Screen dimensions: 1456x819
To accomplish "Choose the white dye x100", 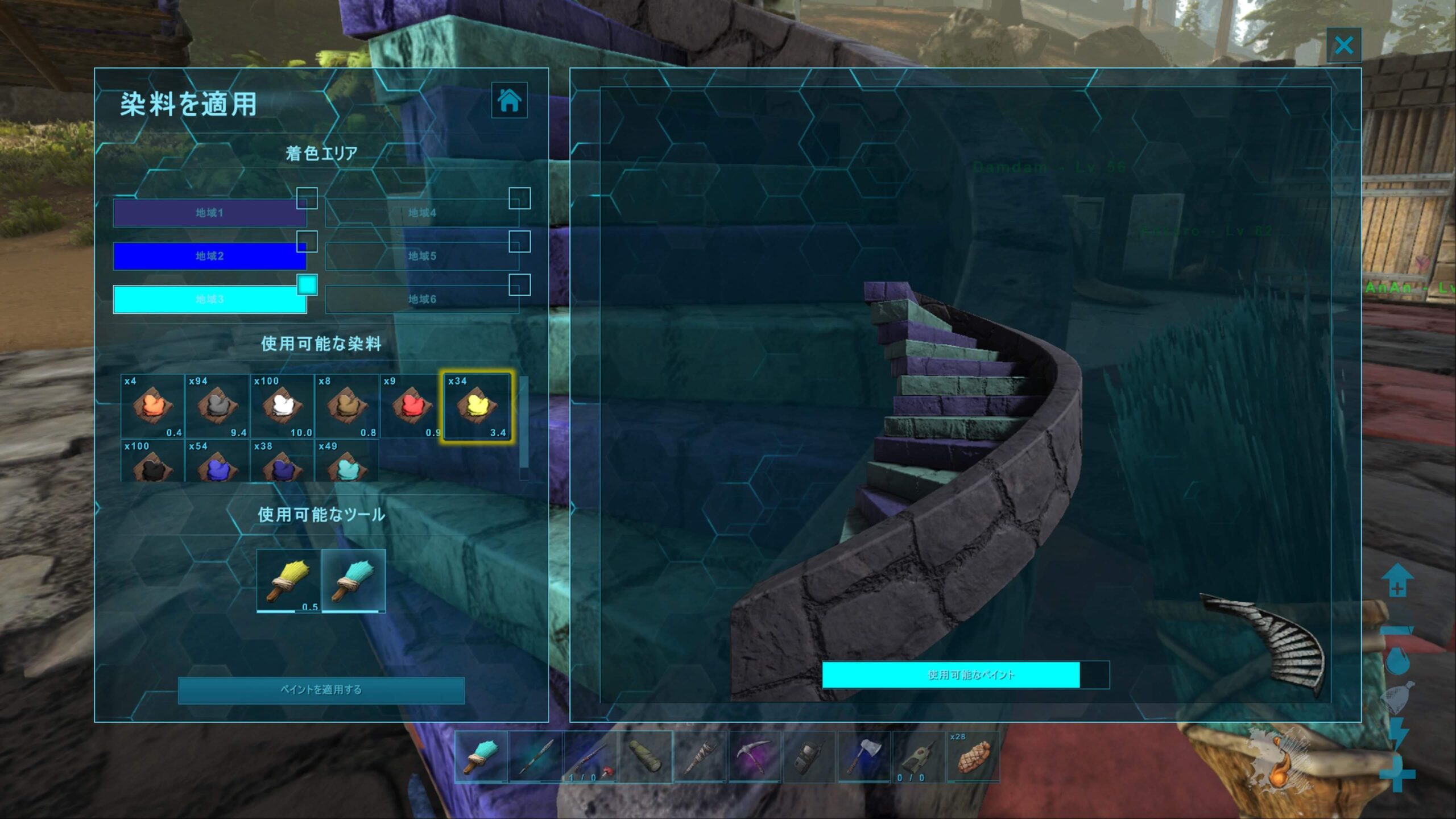I will (282, 406).
